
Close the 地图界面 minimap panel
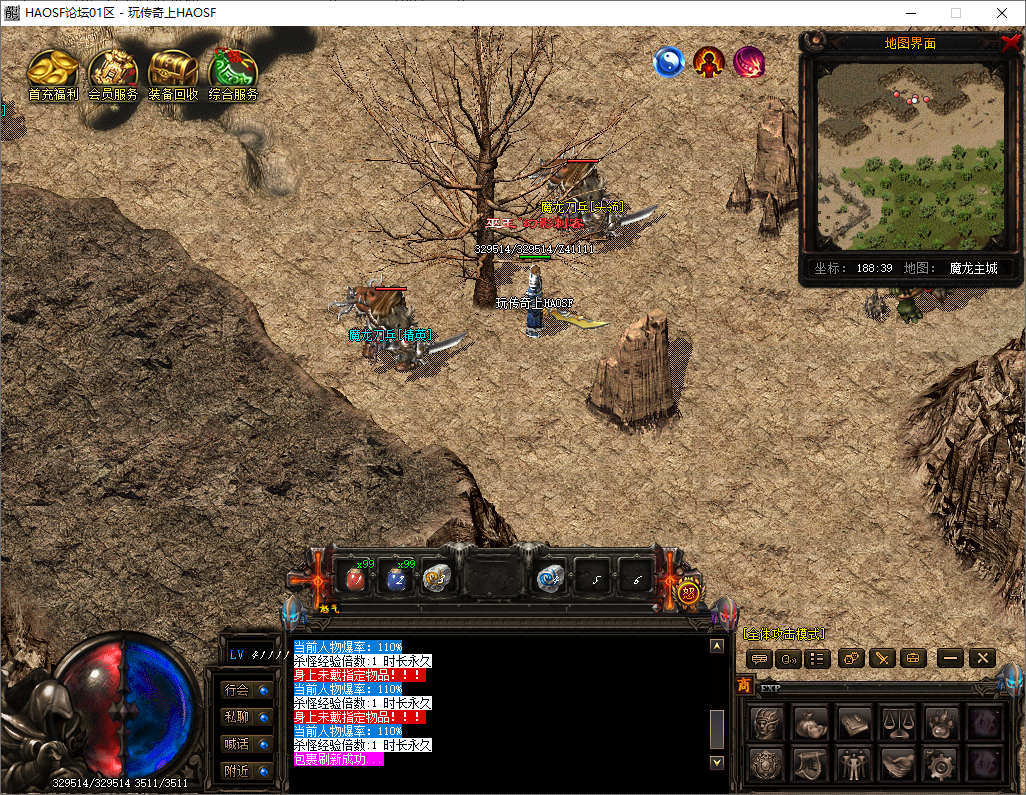tap(1010, 43)
